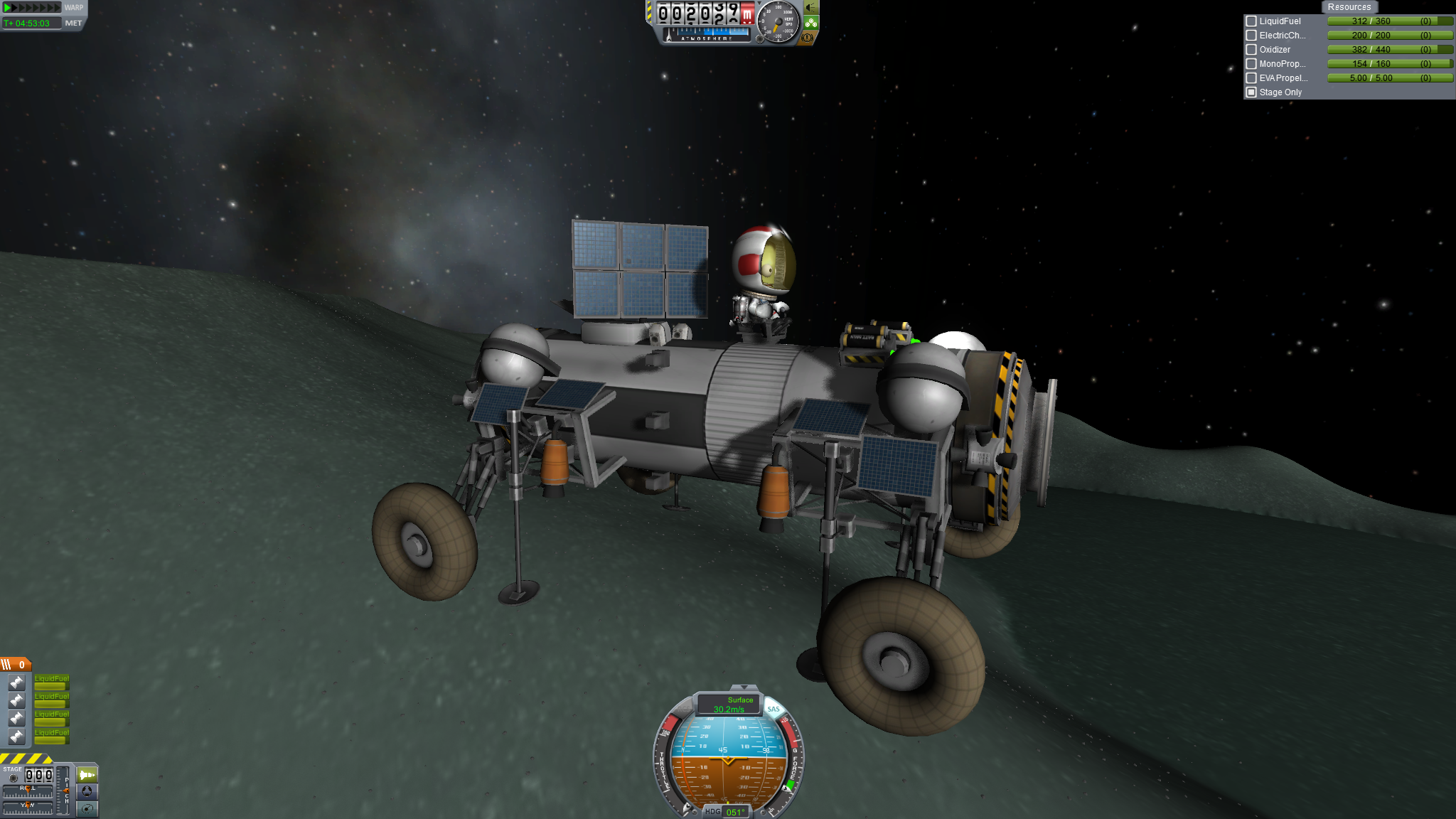Toggle the landing gear button
The height and width of the screenshot is (819, 1456).
point(811,23)
